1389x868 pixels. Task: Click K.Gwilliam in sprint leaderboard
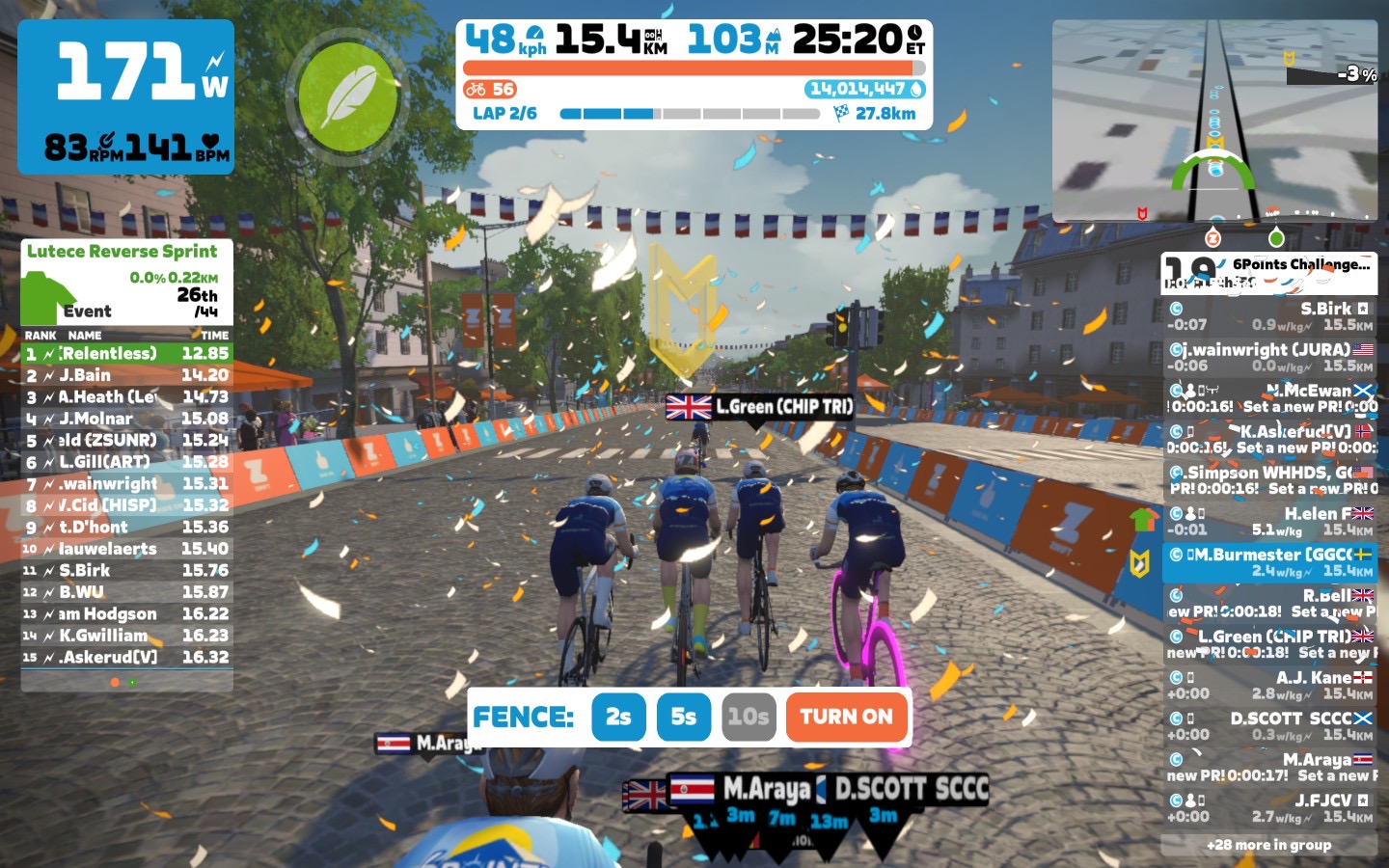tap(126, 636)
